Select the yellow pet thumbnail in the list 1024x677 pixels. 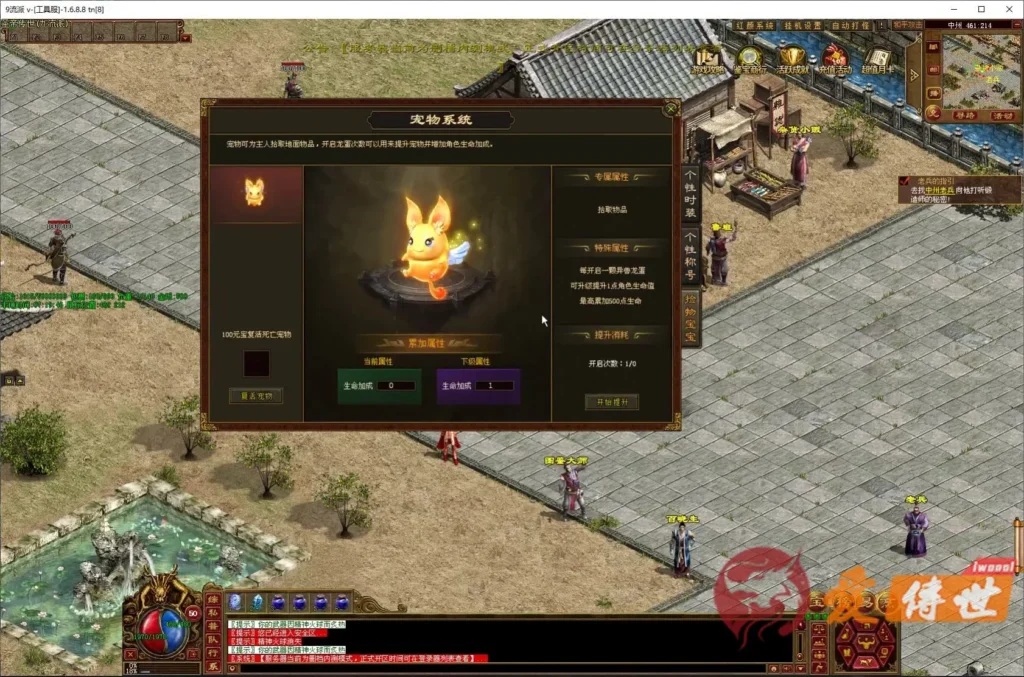click(255, 193)
